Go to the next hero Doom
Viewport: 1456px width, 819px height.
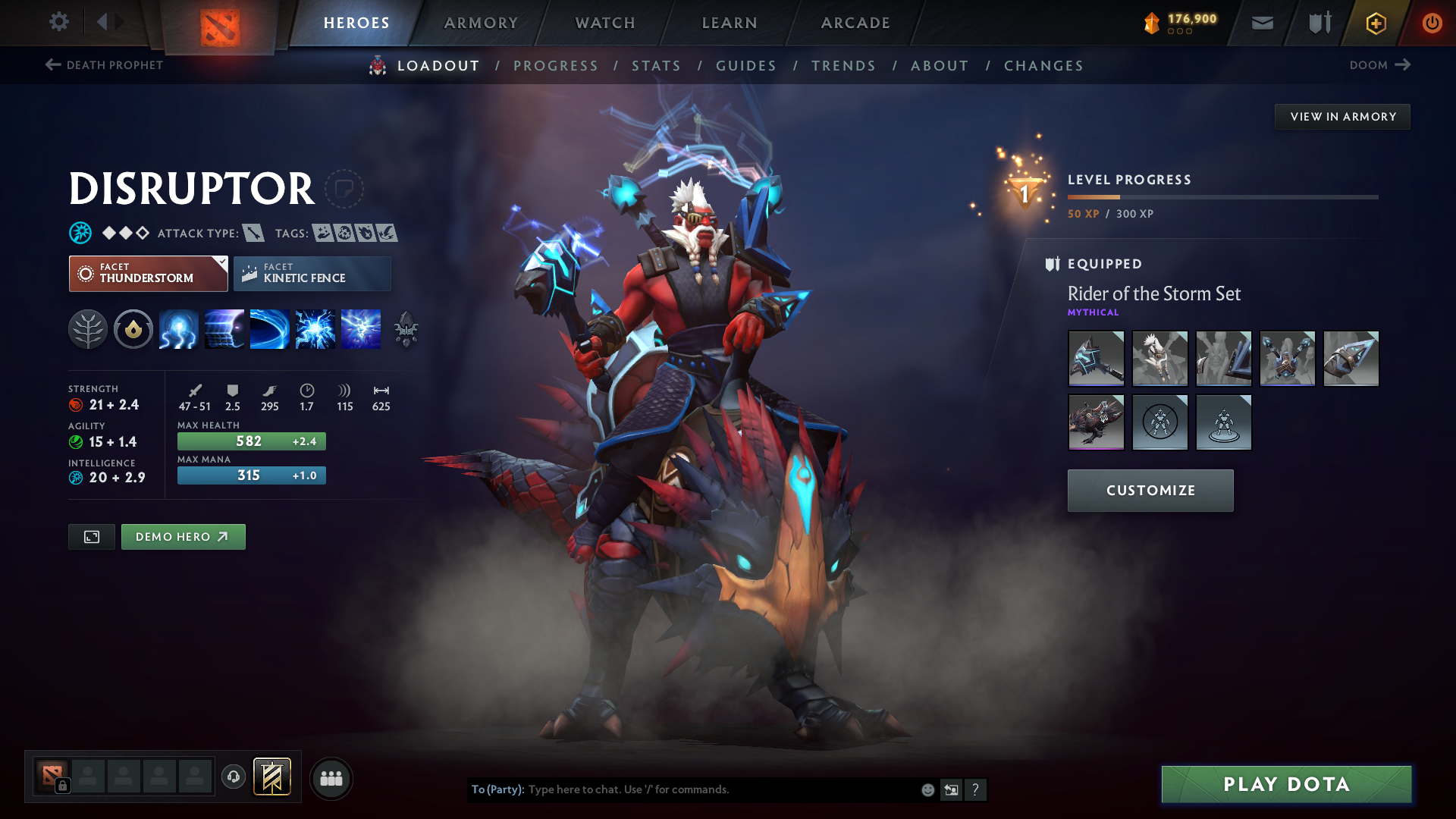(1379, 65)
